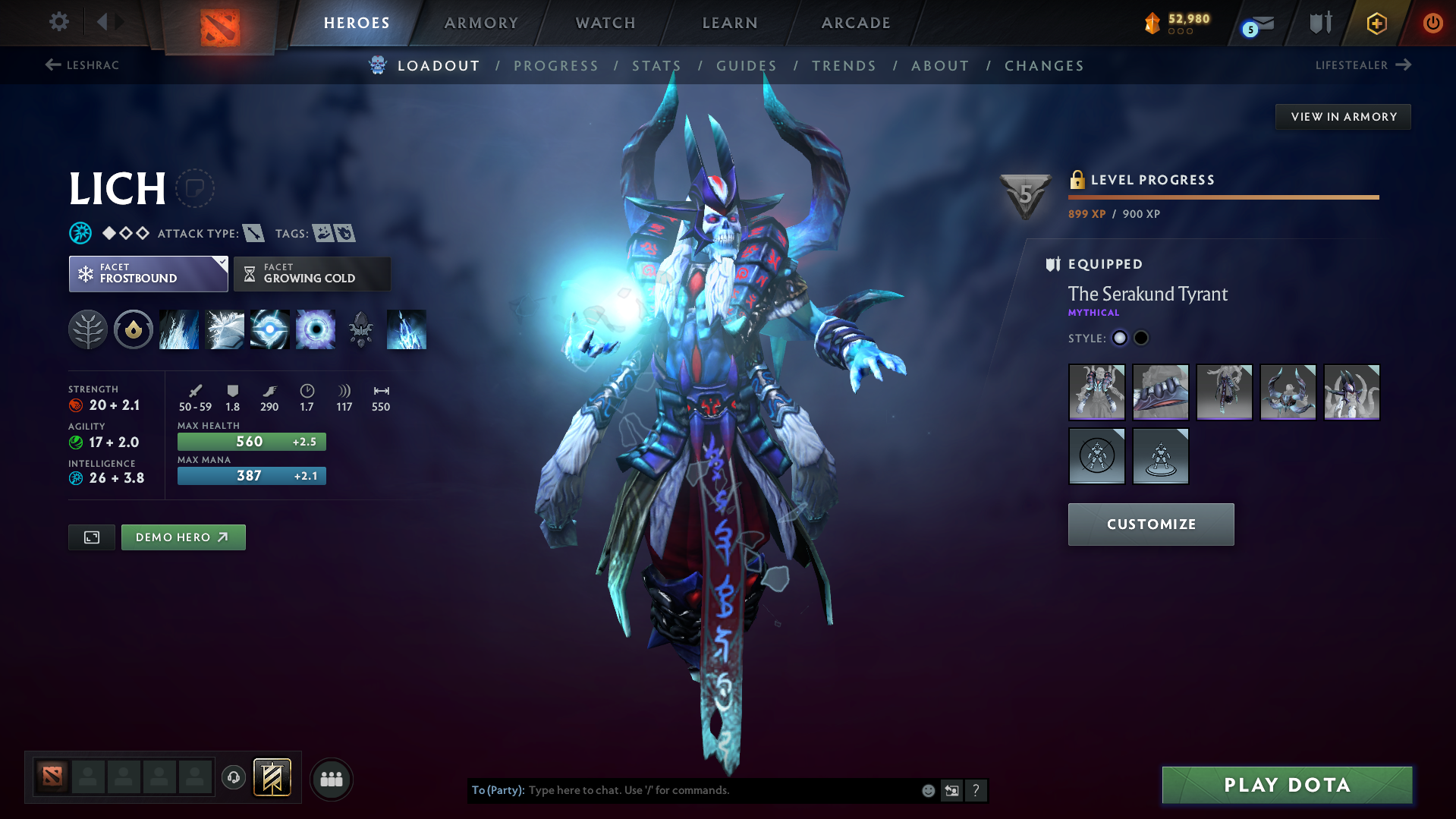1456x819 pixels.
Task: Open the friends list with the people icon
Action: (x=332, y=779)
